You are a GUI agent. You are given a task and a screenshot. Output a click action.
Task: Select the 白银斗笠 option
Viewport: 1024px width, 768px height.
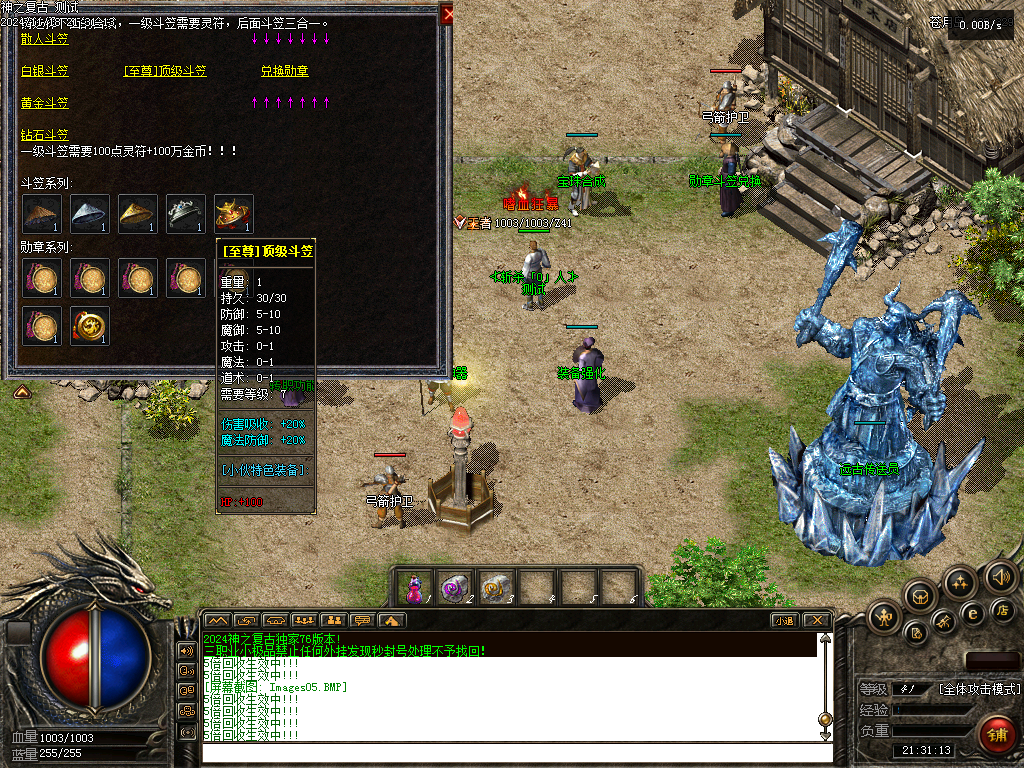tap(45, 71)
